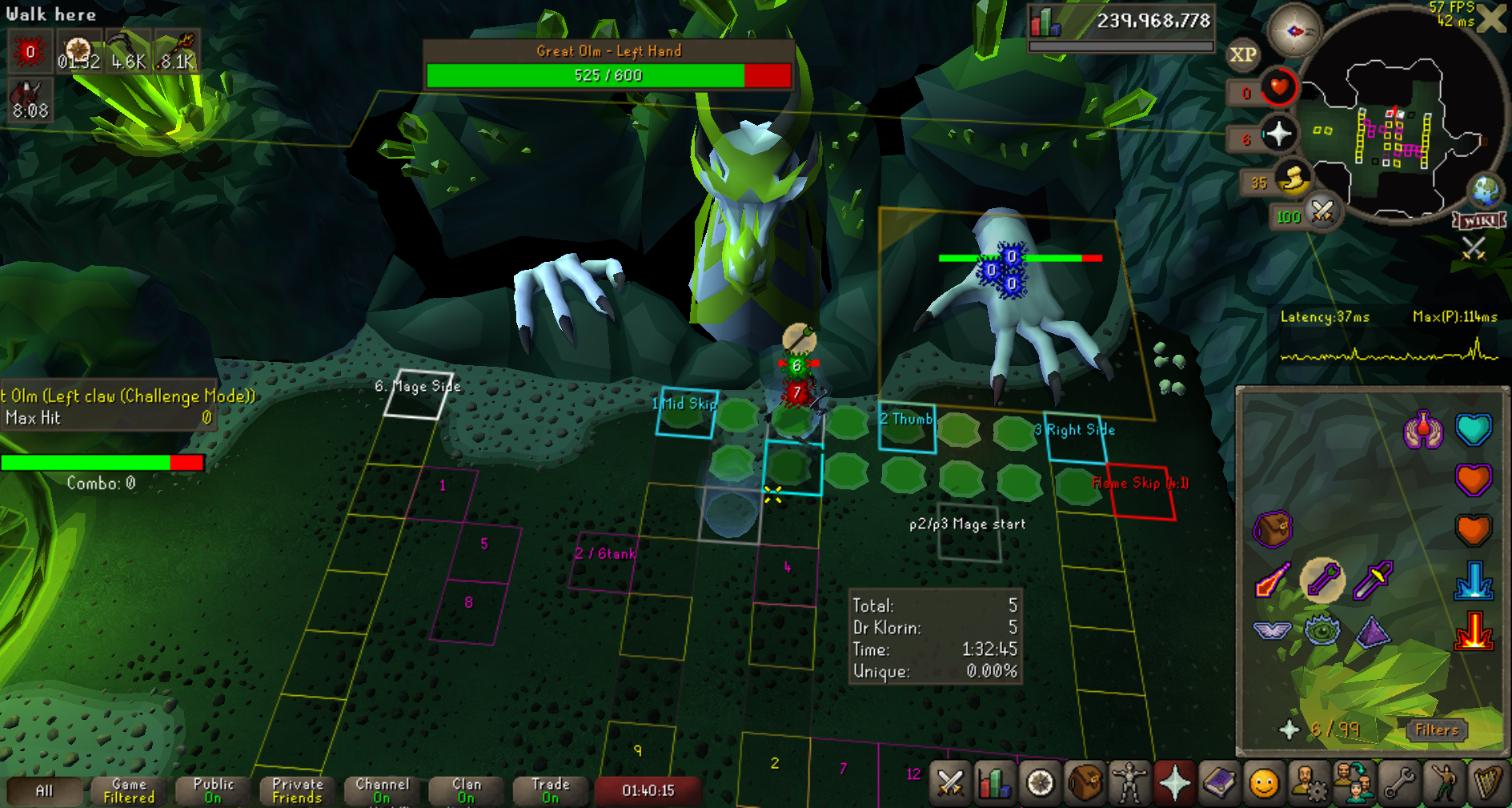Open the Combat Options tab
Image resolution: width=1512 pixels, height=808 pixels.
point(949,782)
